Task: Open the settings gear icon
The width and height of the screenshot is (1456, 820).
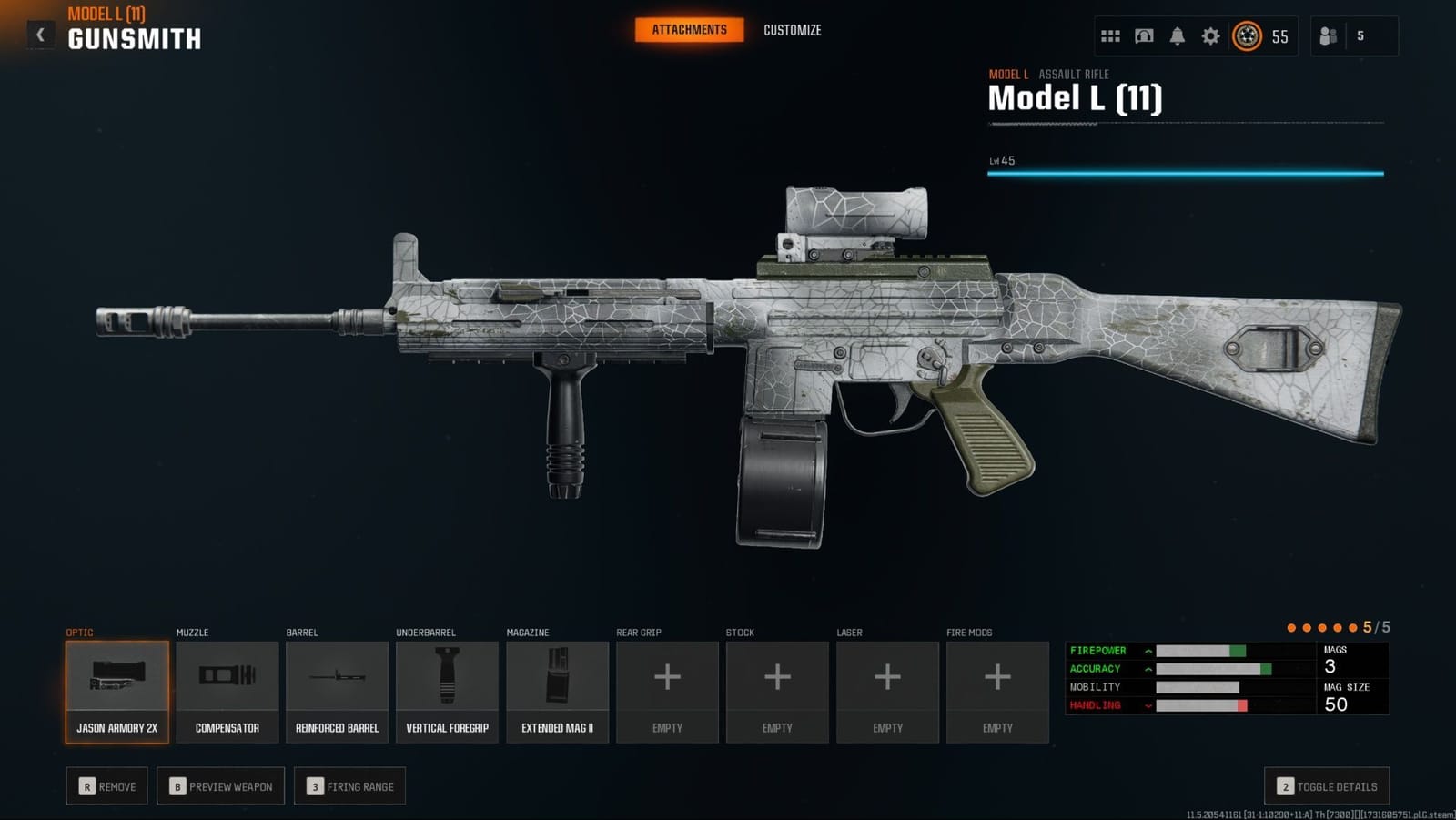Action: [1210, 36]
